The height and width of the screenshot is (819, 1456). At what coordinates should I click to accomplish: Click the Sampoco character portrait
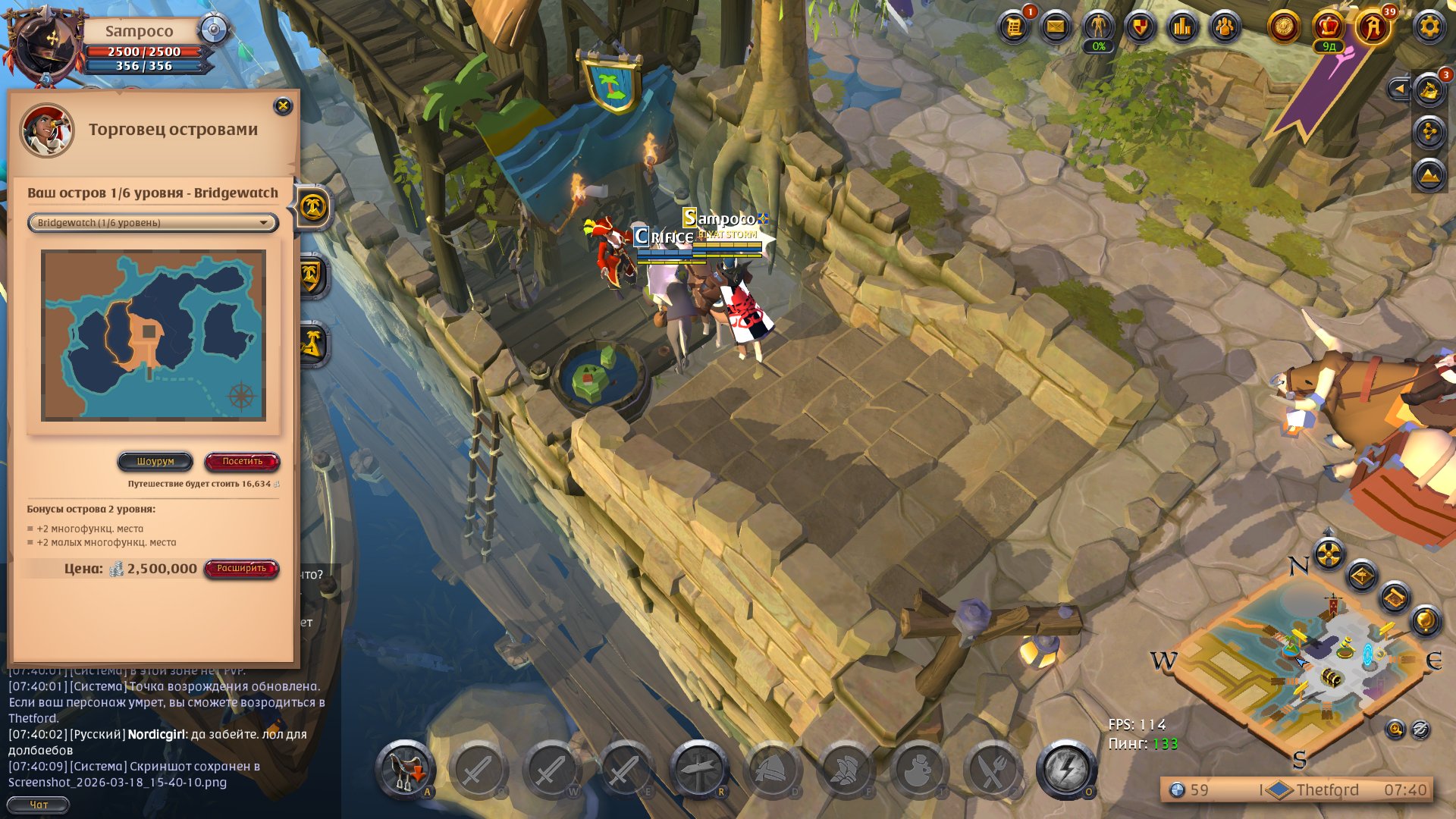(44, 45)
